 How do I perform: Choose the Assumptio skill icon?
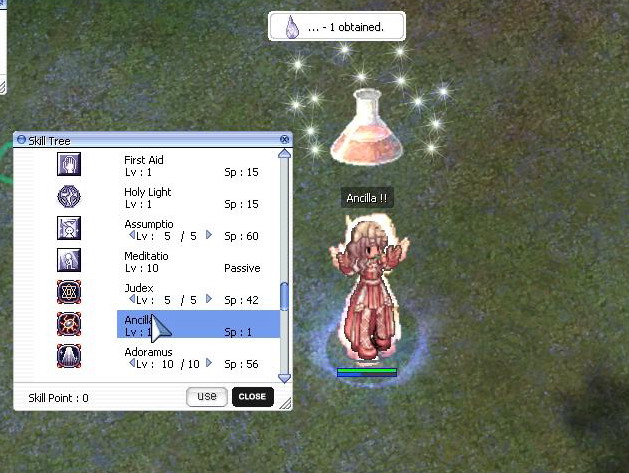(x=69, y=229)
